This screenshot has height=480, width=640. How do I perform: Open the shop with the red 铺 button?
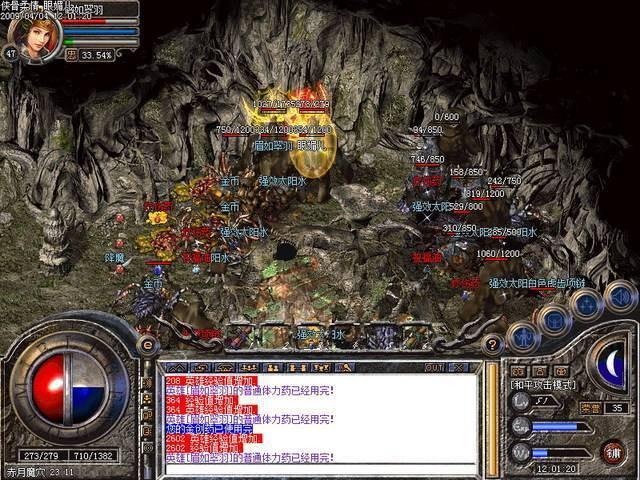point(612,451)
